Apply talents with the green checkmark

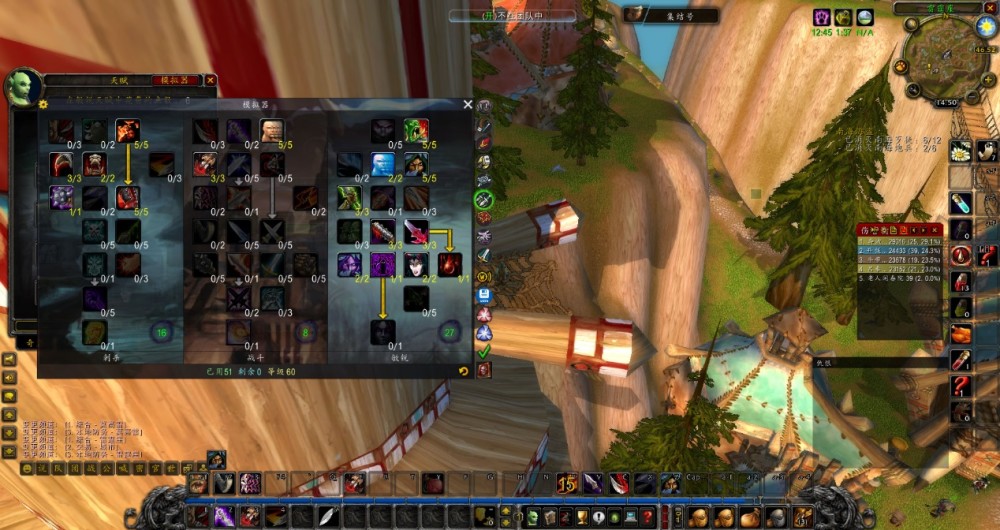(484, 351)
